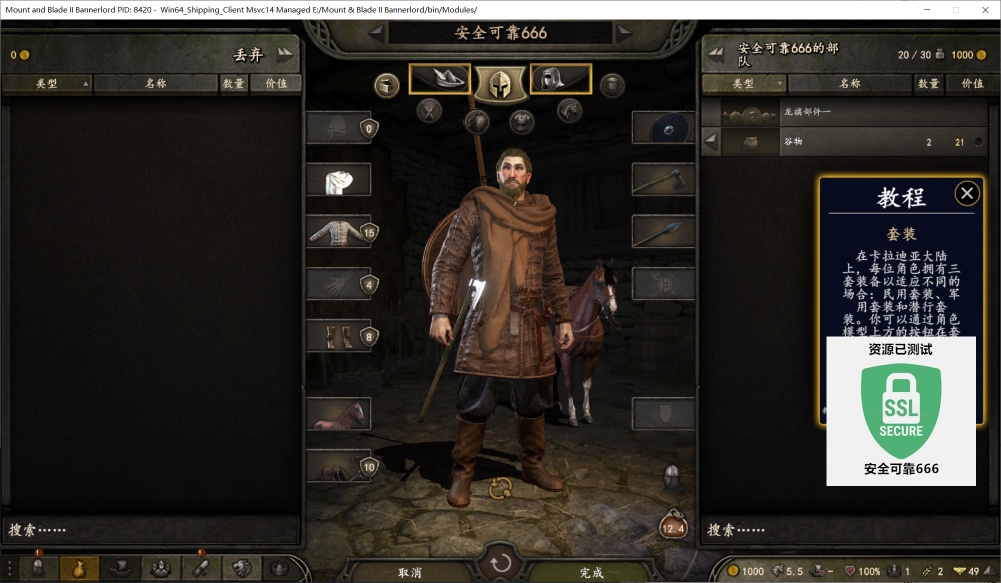Viewport: 1001px width, 583px height.
Task: Show the previous character with left arrow
Action: click(376, 33)
